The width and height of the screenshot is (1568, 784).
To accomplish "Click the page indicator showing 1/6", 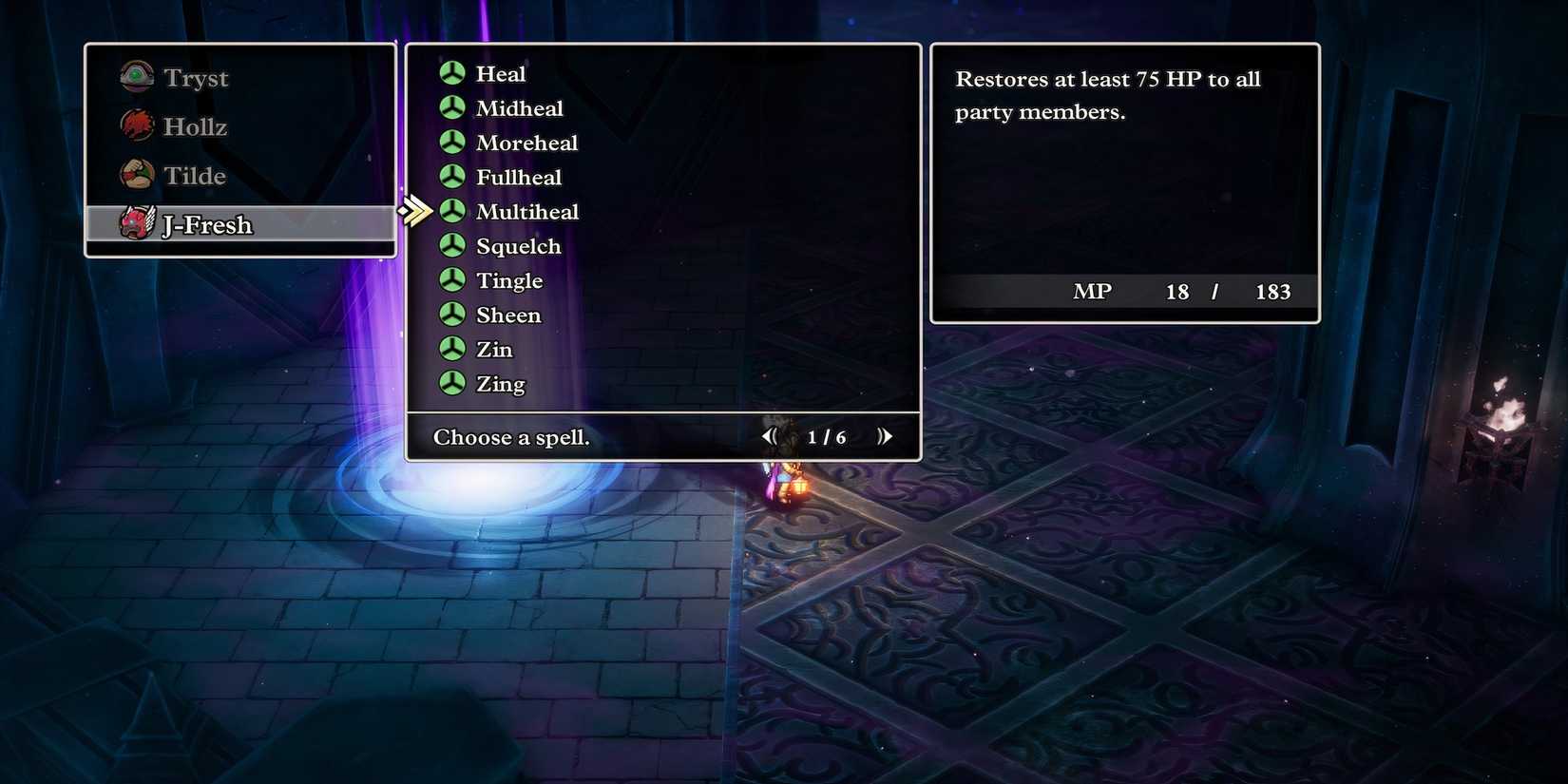I will coord(826,436).
